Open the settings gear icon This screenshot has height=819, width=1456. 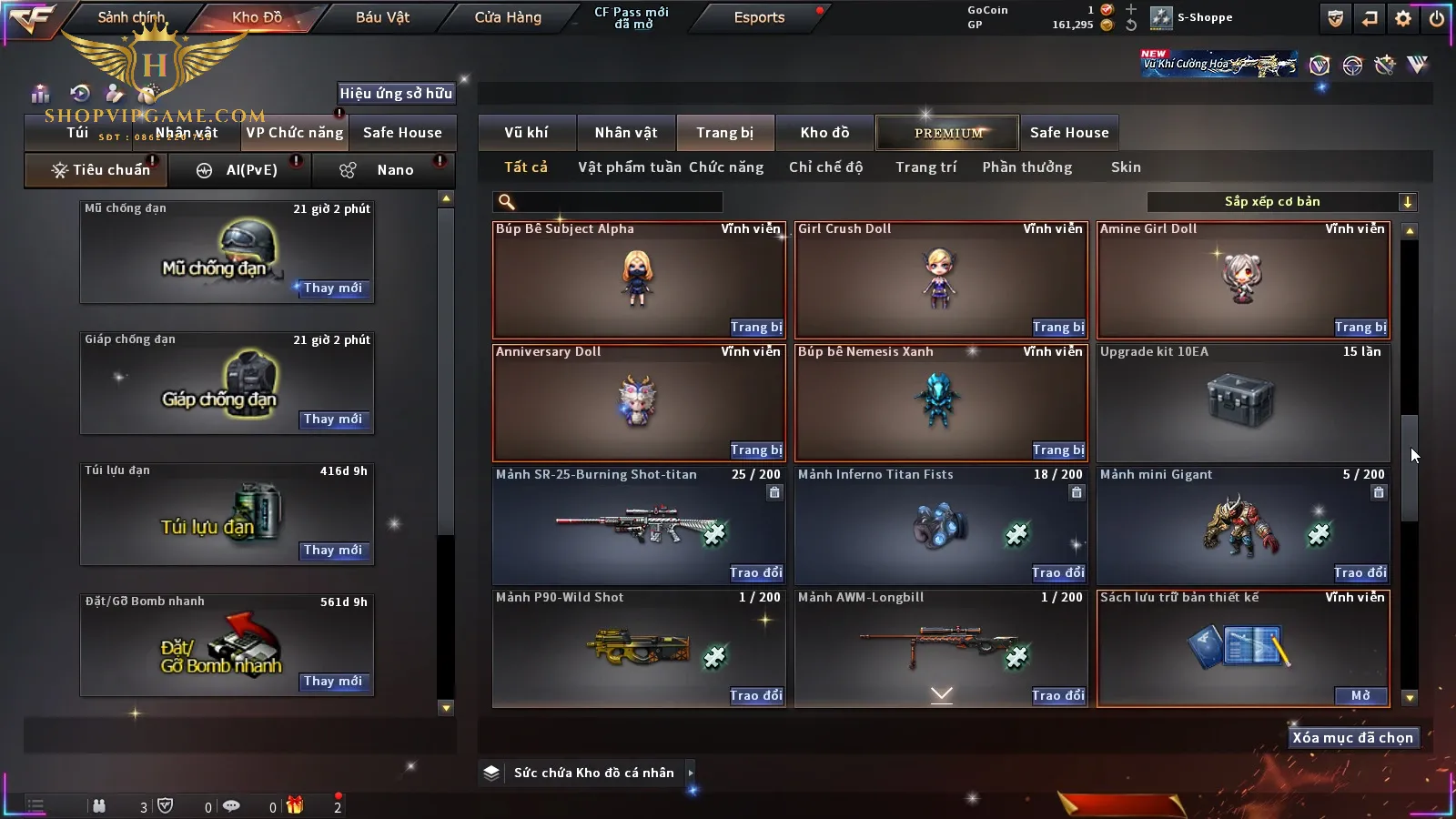click(x=1403, y=18)
